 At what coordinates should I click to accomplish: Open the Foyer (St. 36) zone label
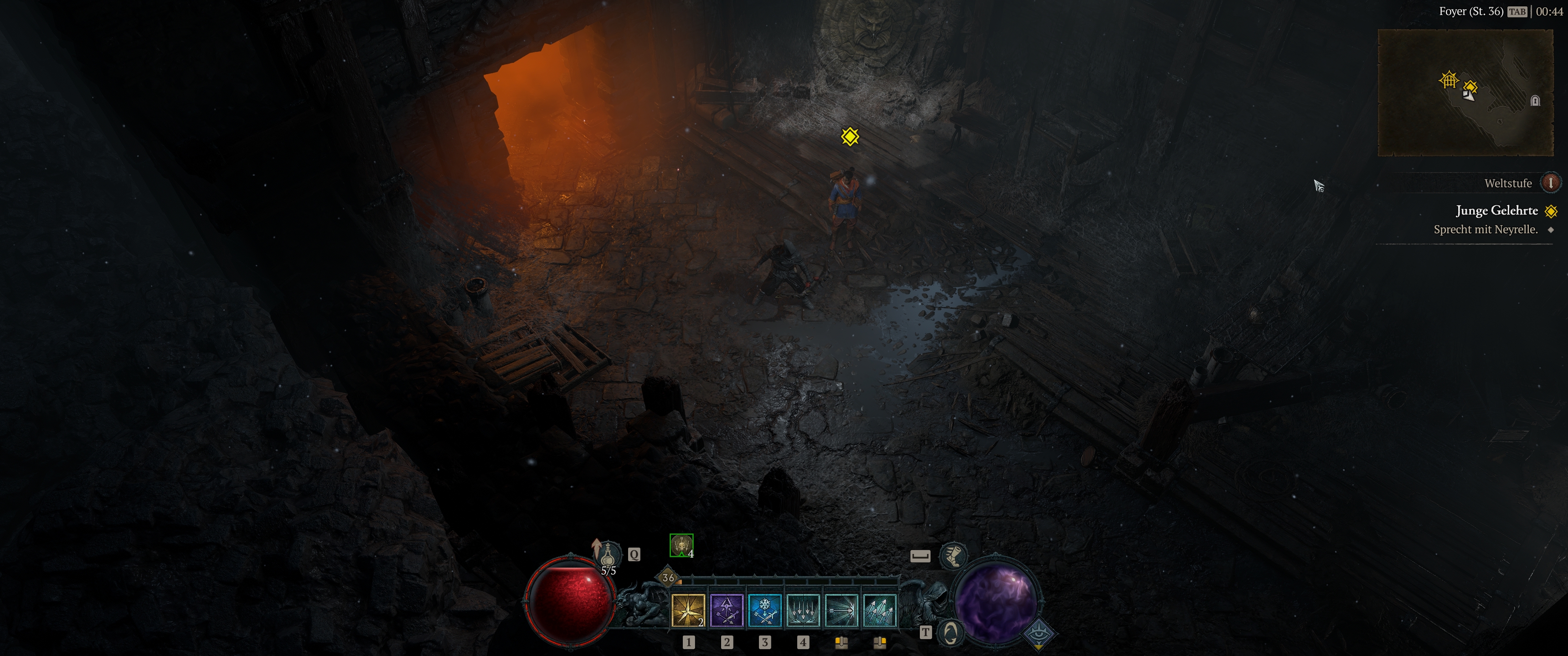tap(1471, 11)
